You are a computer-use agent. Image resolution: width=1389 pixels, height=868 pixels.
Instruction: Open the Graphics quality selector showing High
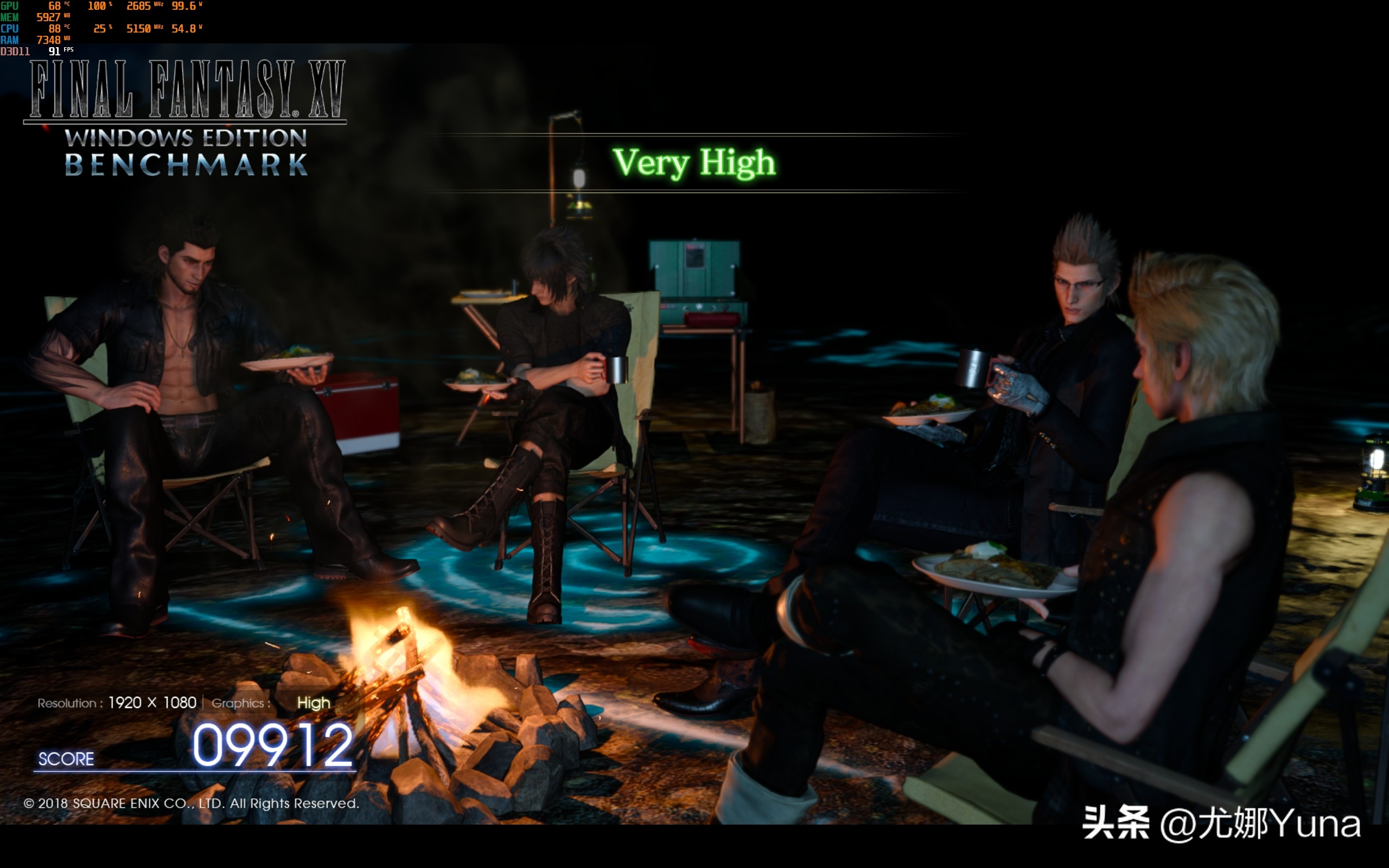(314, 703)
